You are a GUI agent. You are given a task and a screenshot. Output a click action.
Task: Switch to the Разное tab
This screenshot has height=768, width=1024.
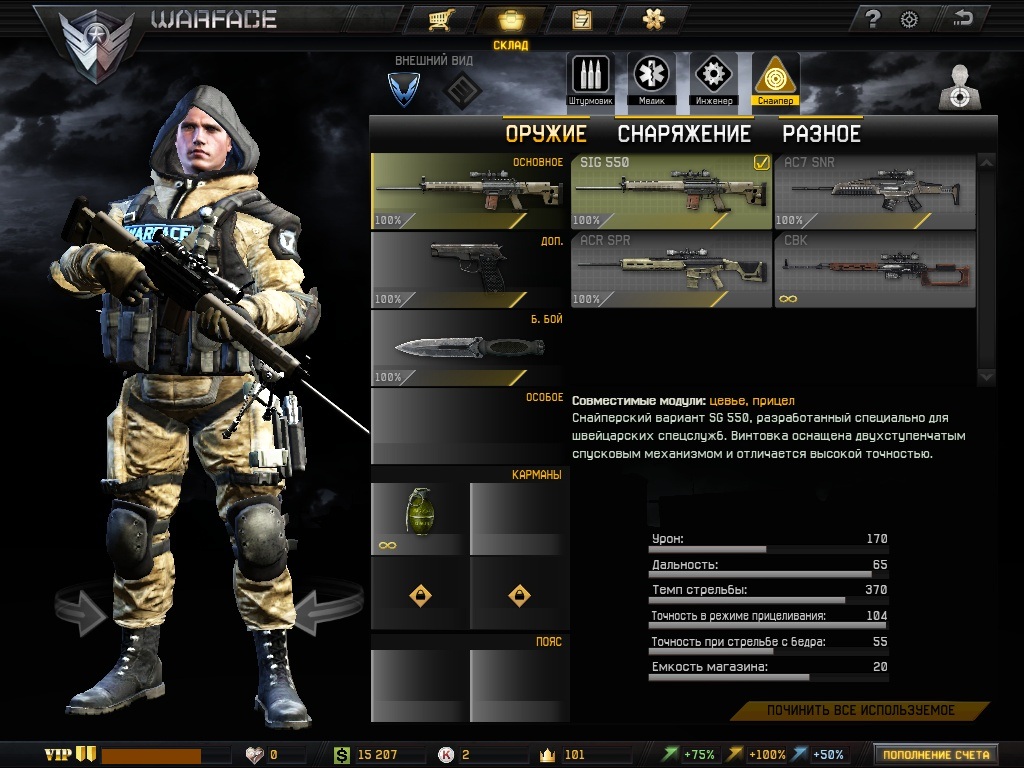tap(821, 134)
